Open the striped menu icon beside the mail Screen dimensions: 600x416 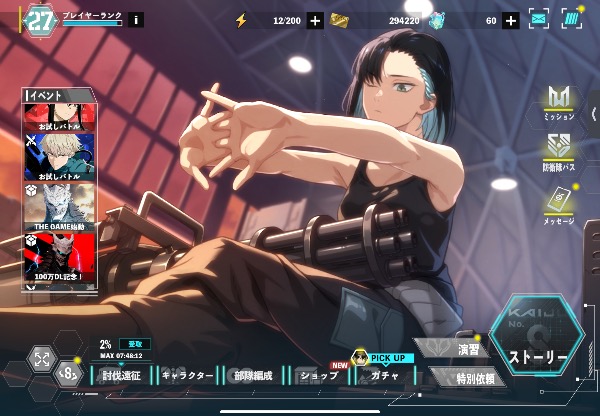coord(571,19)
